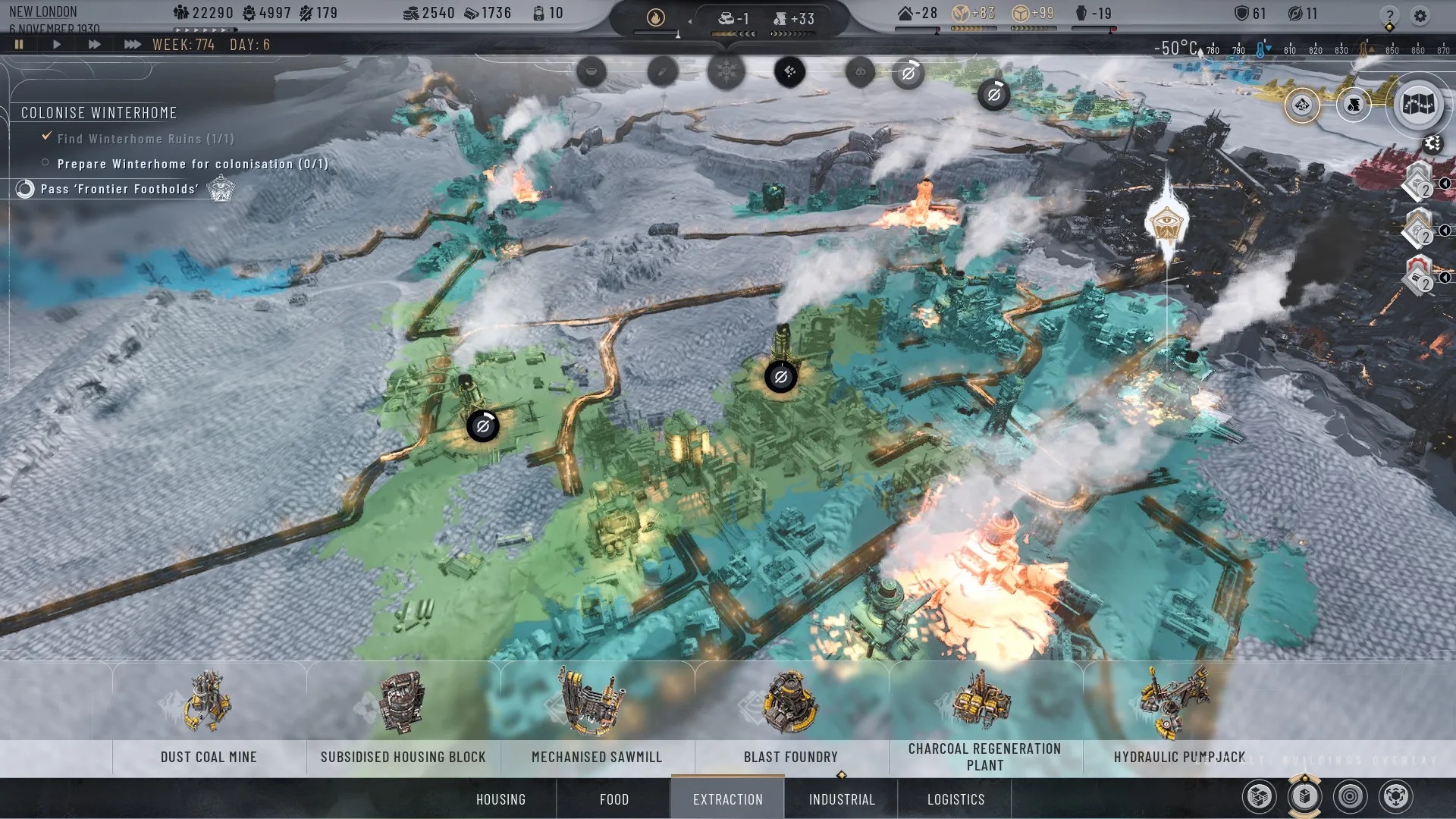The width and height of the screenshot is (1456, 819).
Task: Set game speed to triple fast-forward
Action: [x=132, y=45]
